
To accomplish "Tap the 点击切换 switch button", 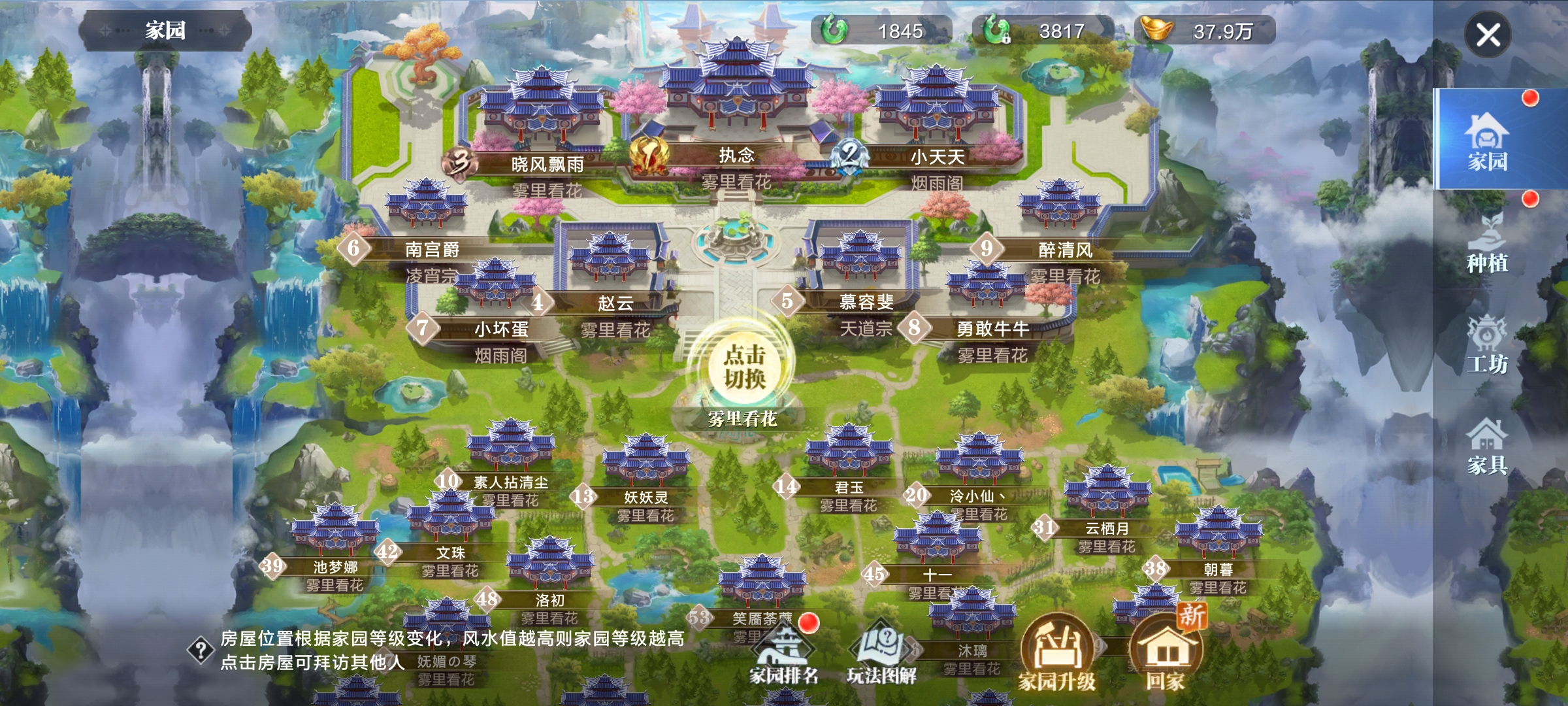I will [744, 367].
